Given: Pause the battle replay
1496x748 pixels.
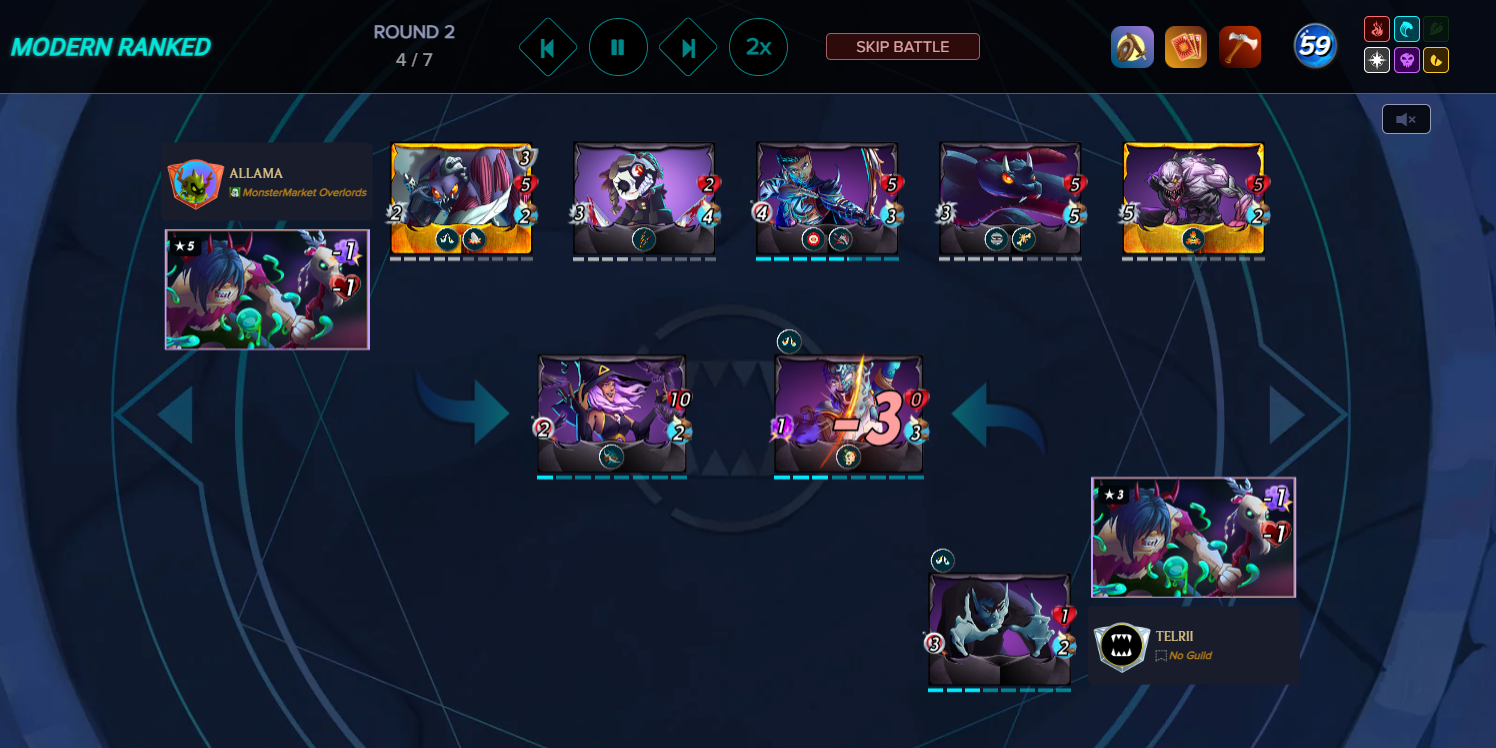Looking at the screenshot, I should click(618, 46).
